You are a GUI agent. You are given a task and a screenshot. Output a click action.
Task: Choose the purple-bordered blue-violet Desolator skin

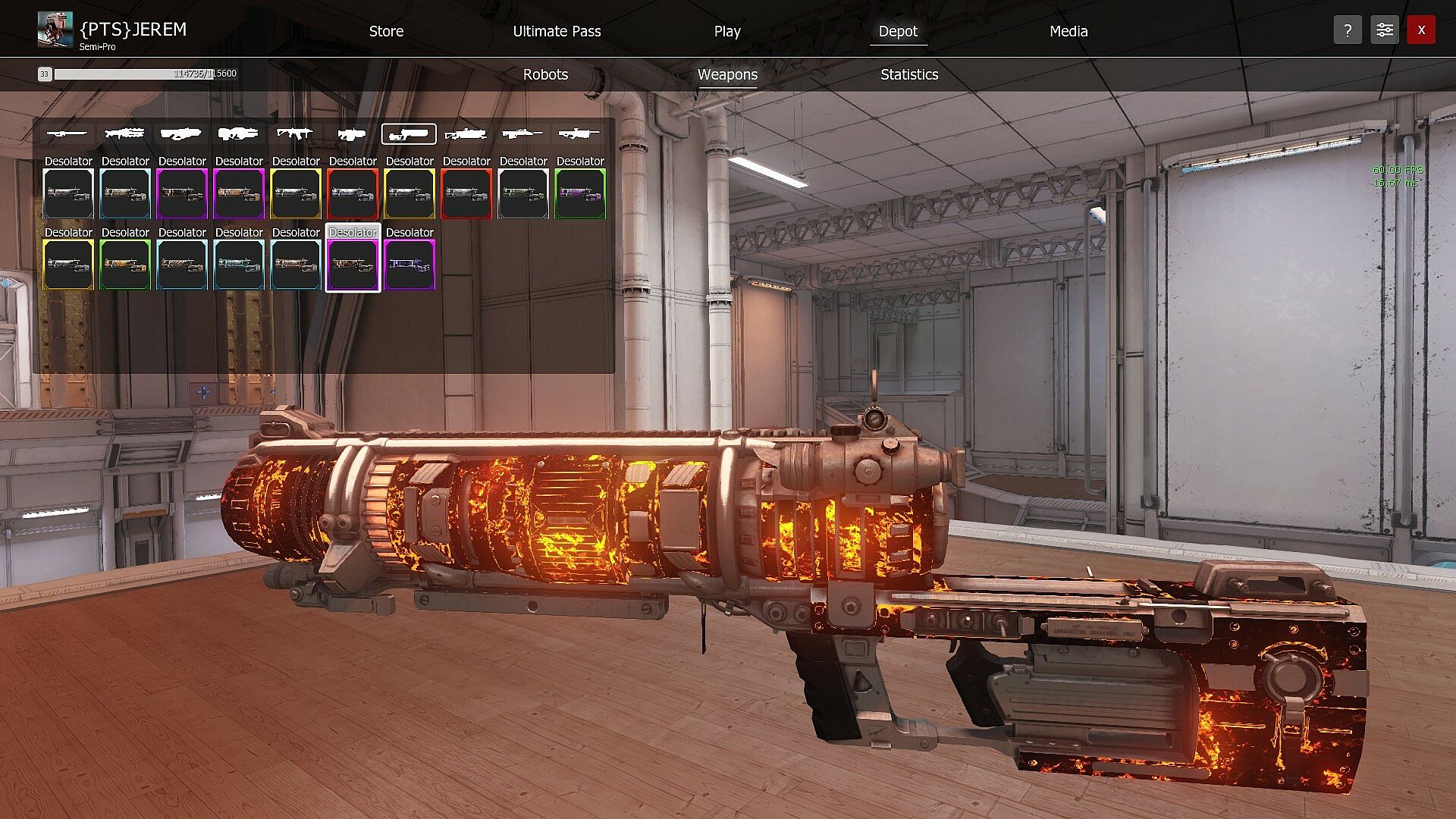pos(409,265)
